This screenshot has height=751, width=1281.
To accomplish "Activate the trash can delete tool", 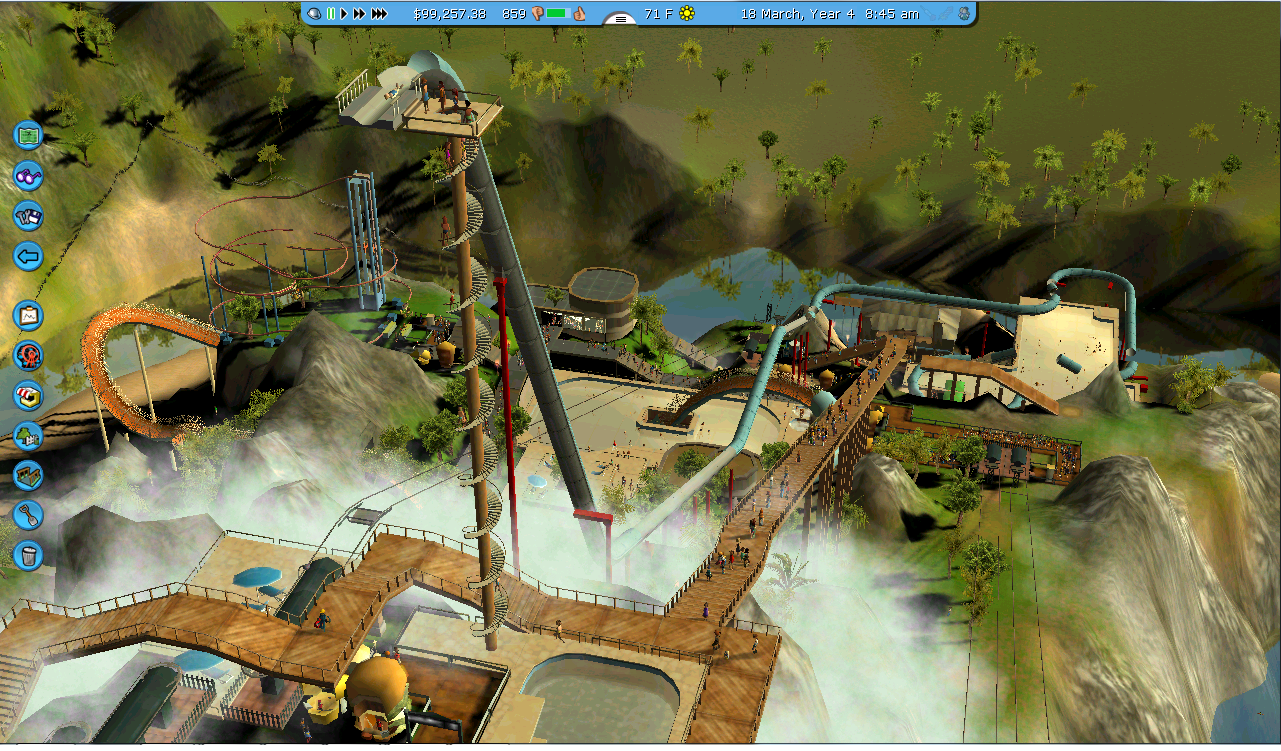I will [28, 553].
